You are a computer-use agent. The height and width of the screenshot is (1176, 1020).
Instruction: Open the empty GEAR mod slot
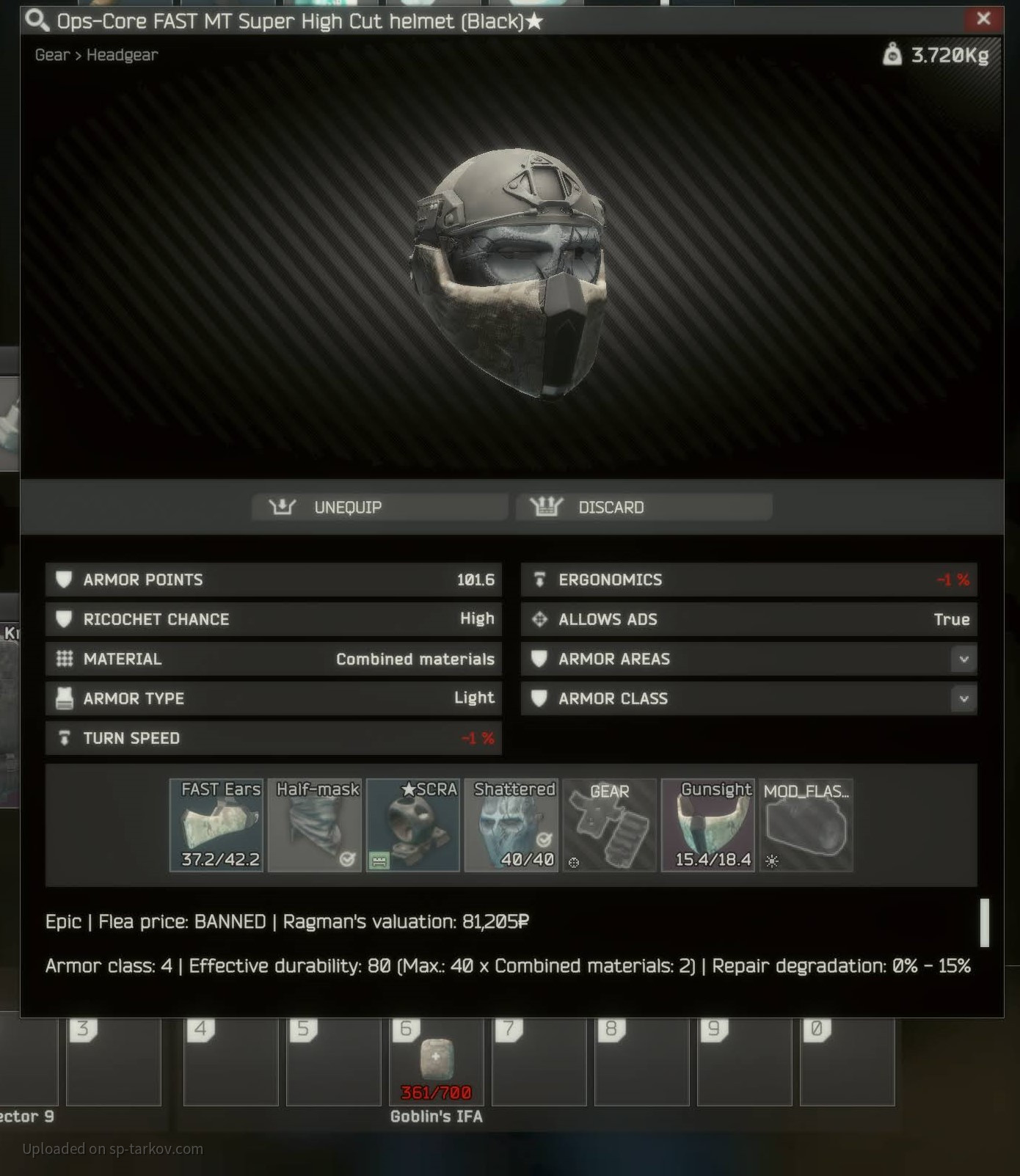[x=610, y=825]
